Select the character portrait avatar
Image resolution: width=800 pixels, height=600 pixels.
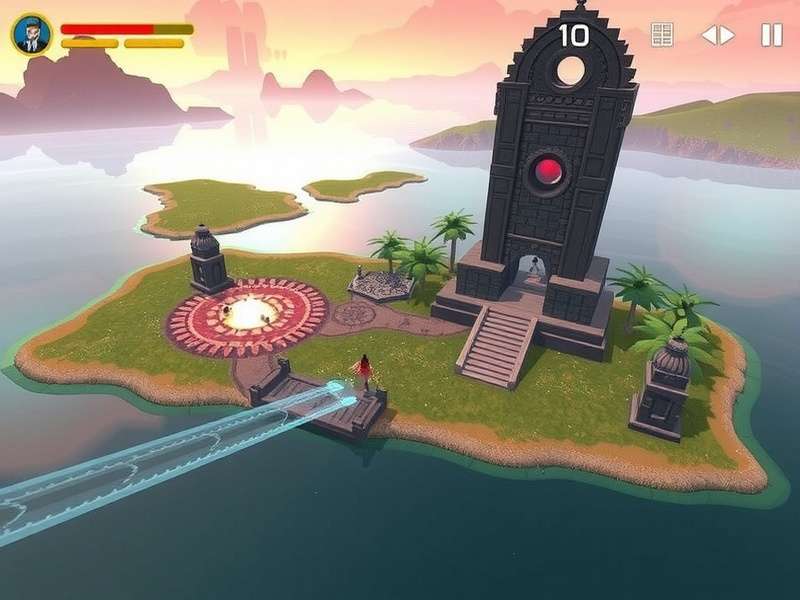pos(32,35)
